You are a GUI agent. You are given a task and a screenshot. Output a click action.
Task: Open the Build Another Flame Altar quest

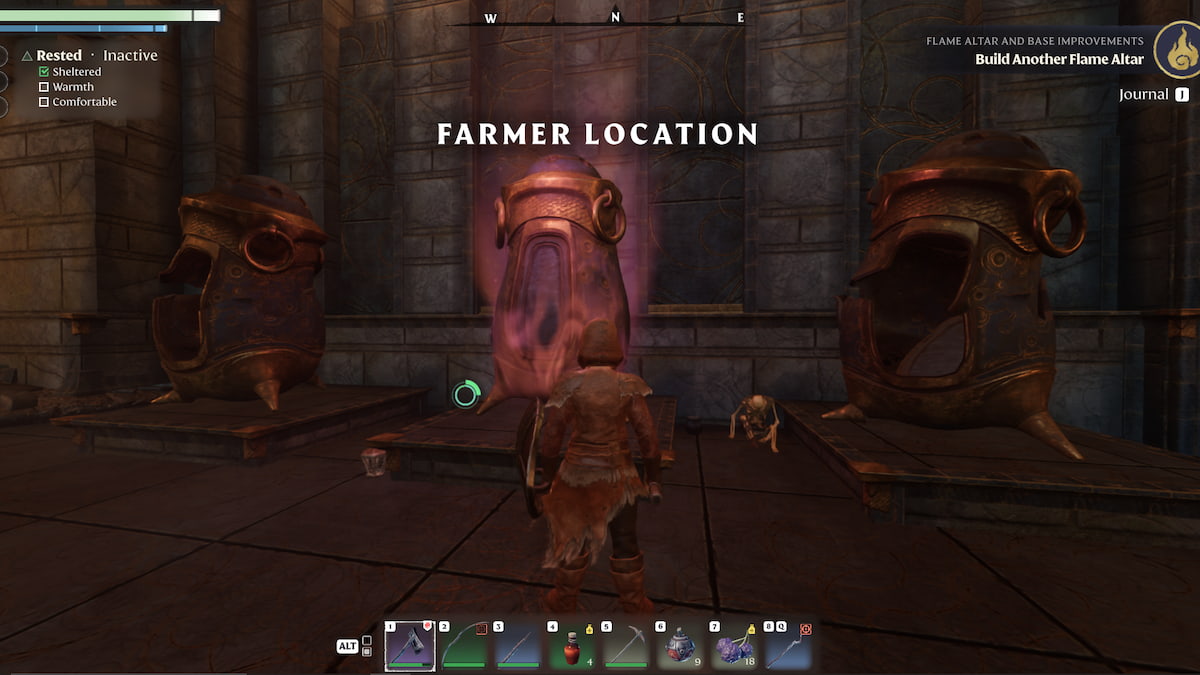[1059, 59]
